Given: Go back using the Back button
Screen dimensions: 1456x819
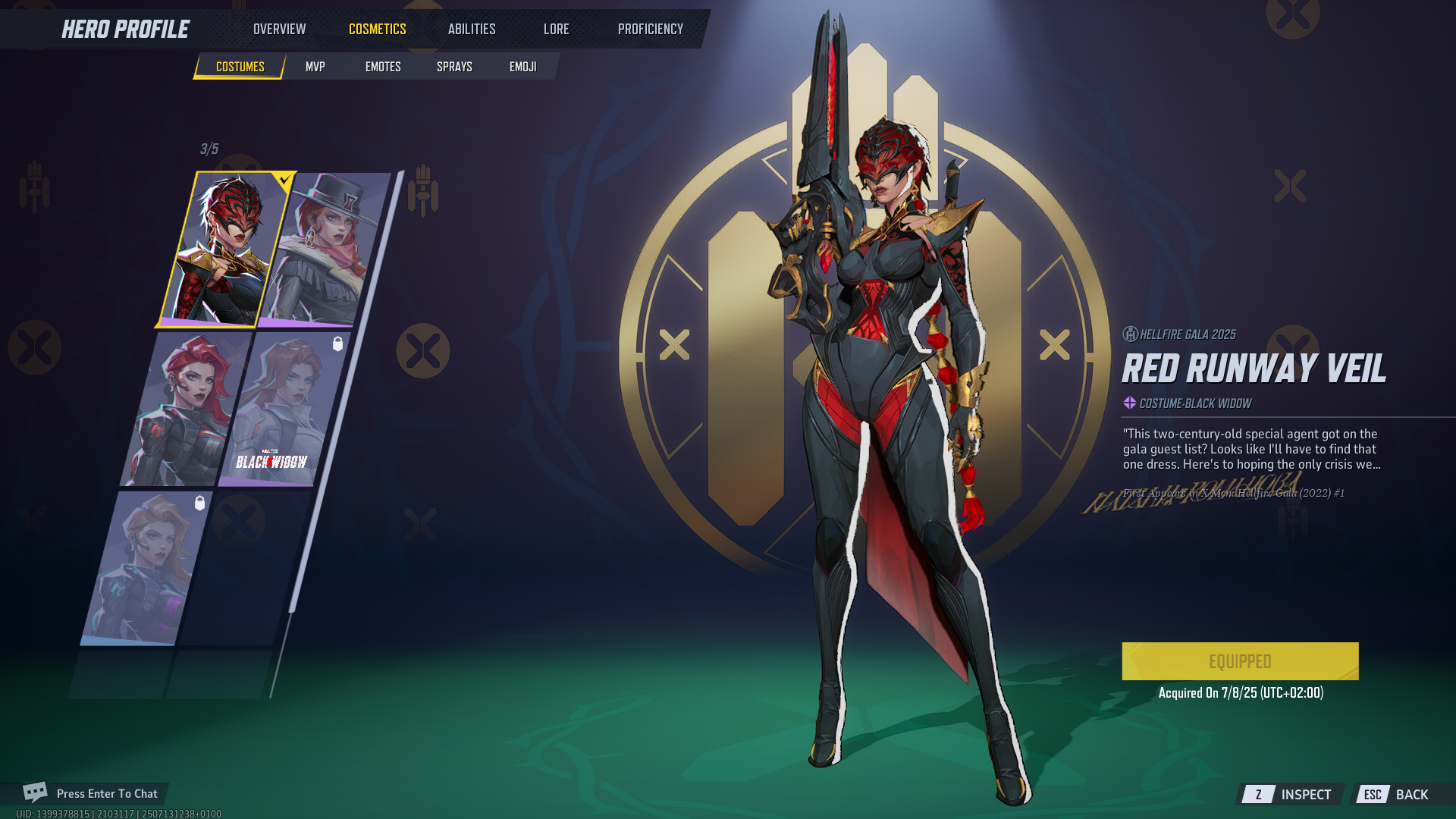Looking at the screenshot, I should (x=1397, y=794).
